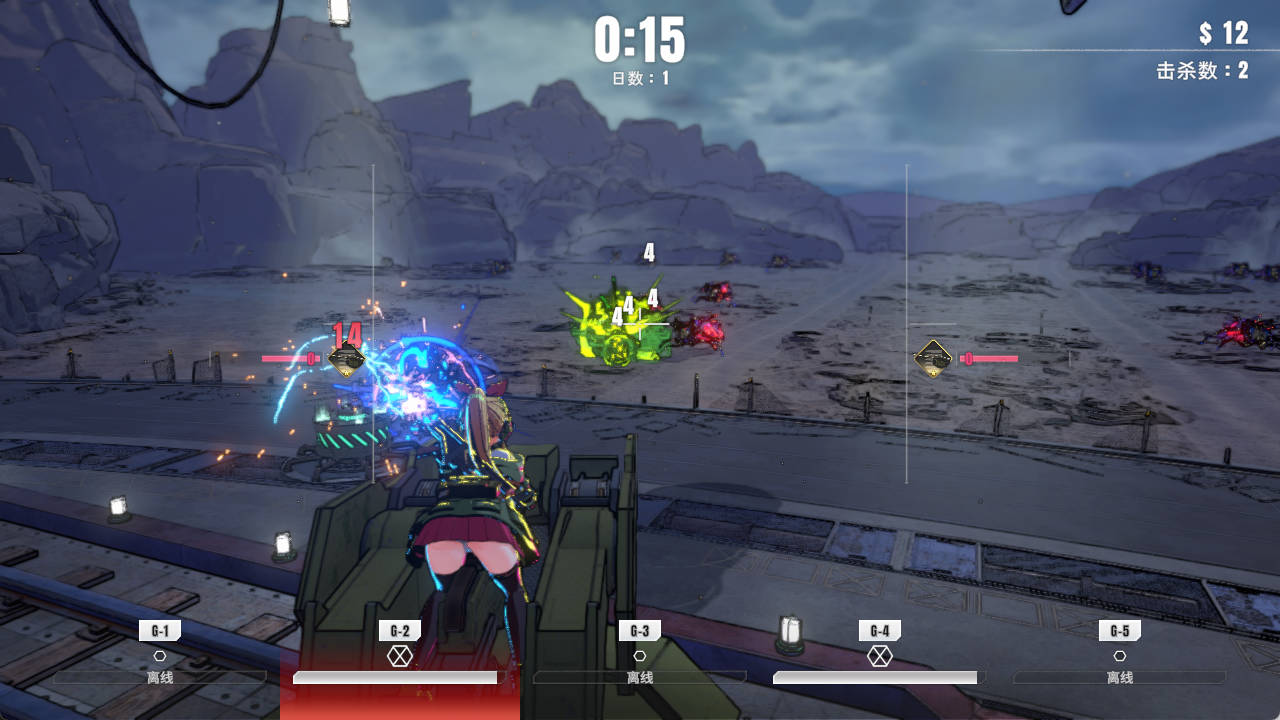Pick the G-5 offline turret slot

(x=1120, y=655)
